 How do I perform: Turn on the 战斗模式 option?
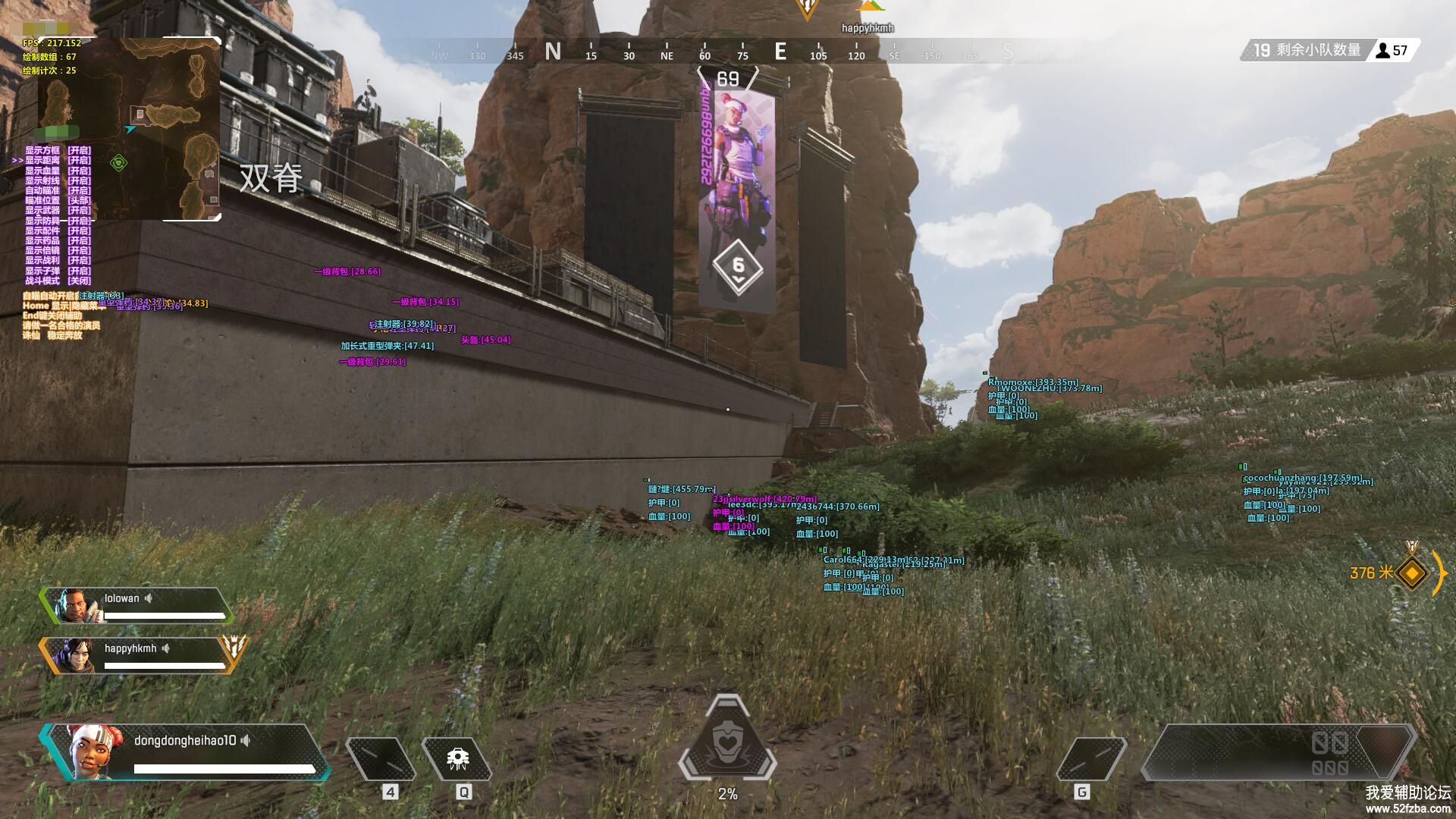(58, 281)
